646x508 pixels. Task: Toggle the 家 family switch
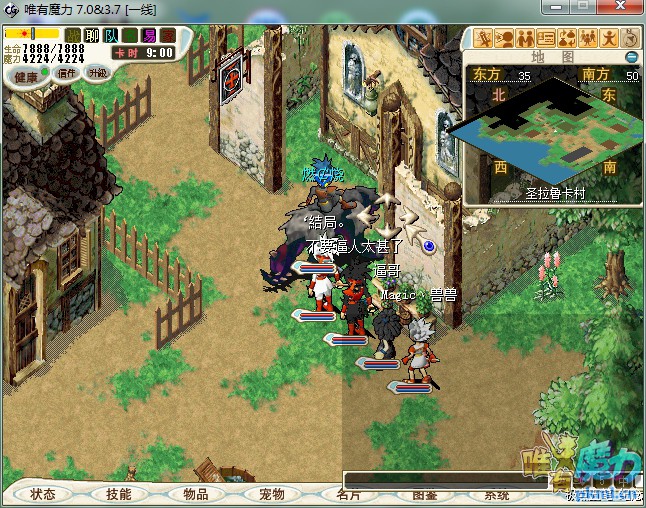coord(168,35)
